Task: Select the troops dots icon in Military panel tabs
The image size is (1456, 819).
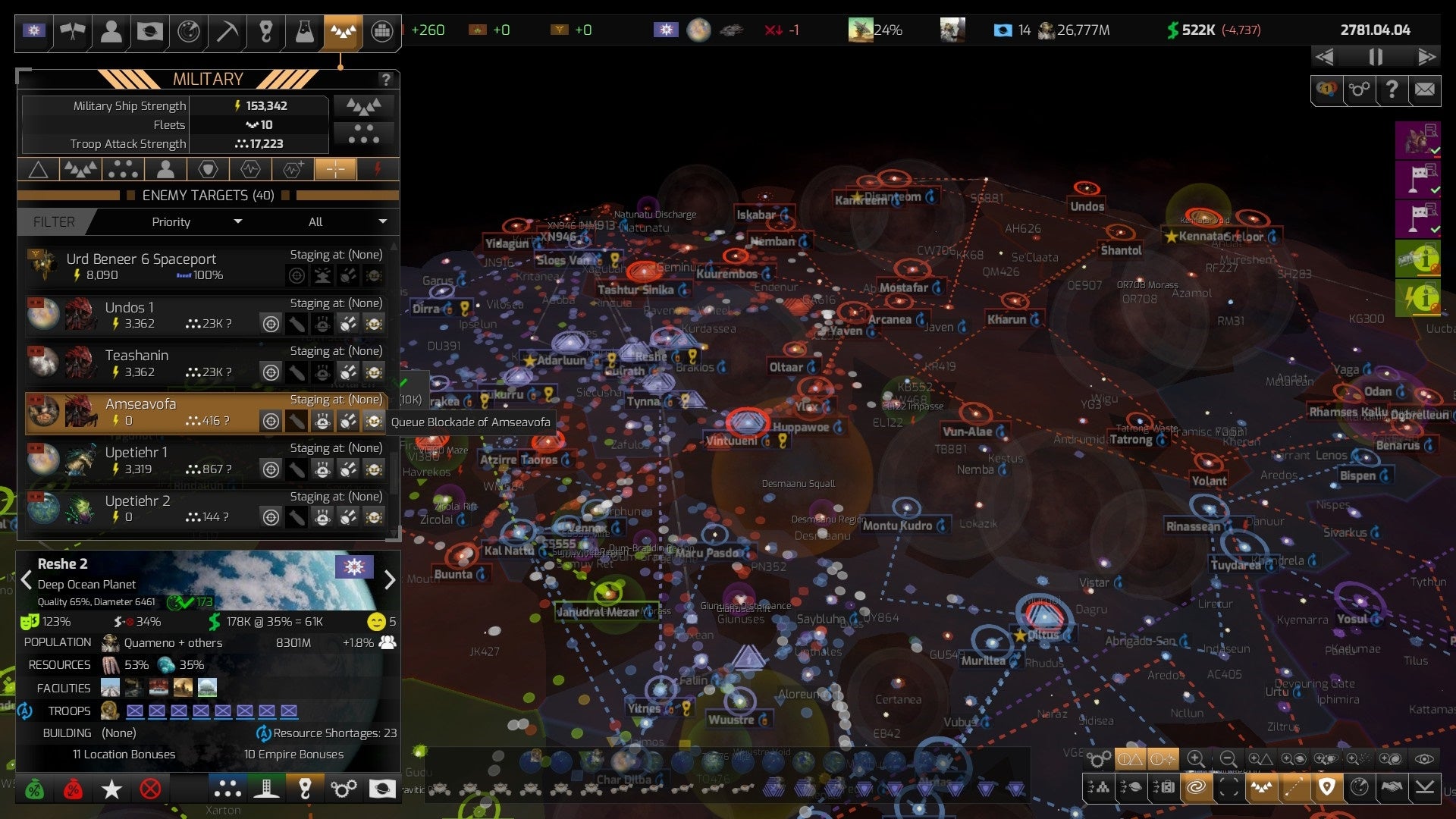Action: point(123,168)
